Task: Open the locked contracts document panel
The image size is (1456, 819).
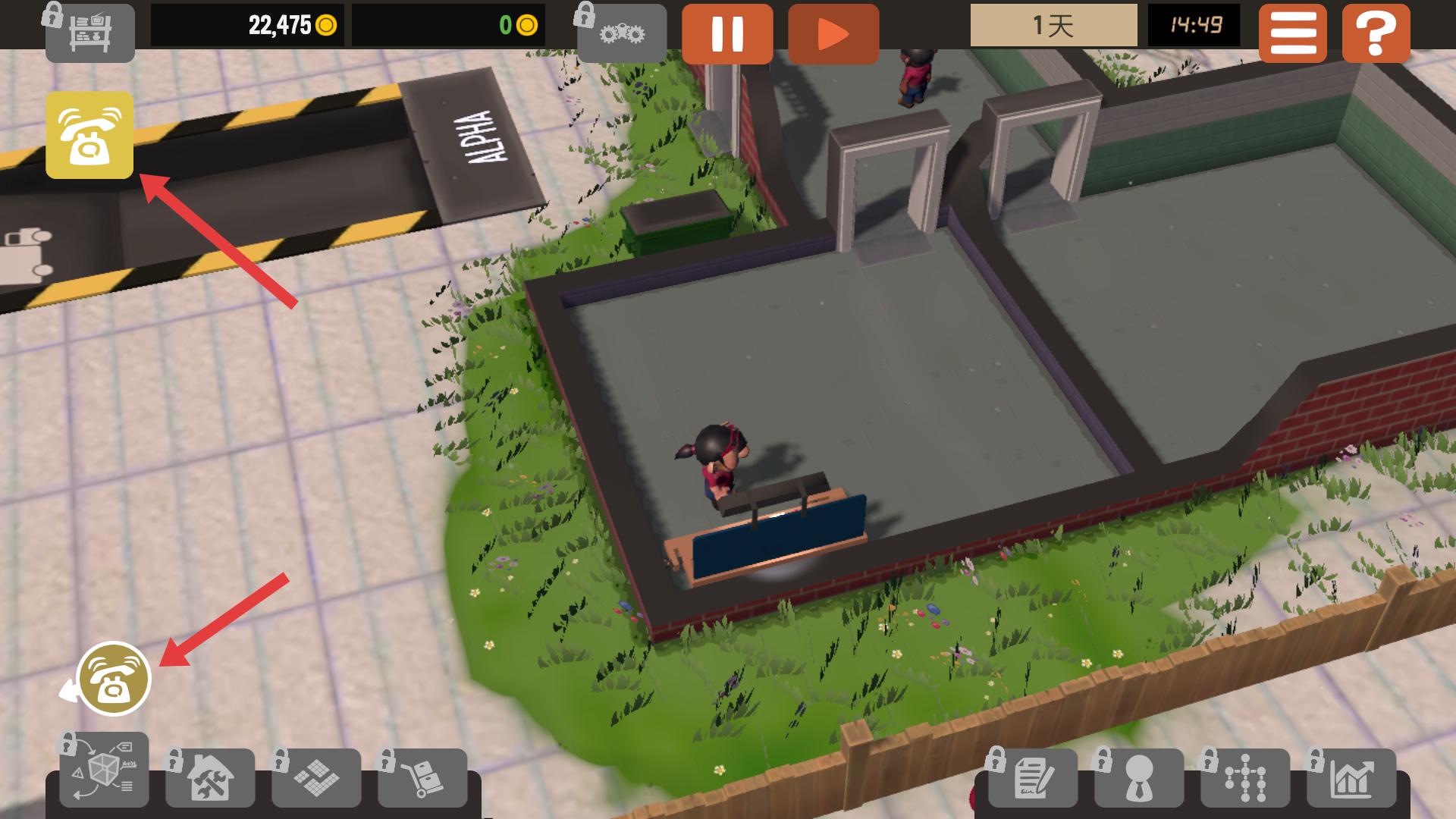Action: coord(1032,777)
